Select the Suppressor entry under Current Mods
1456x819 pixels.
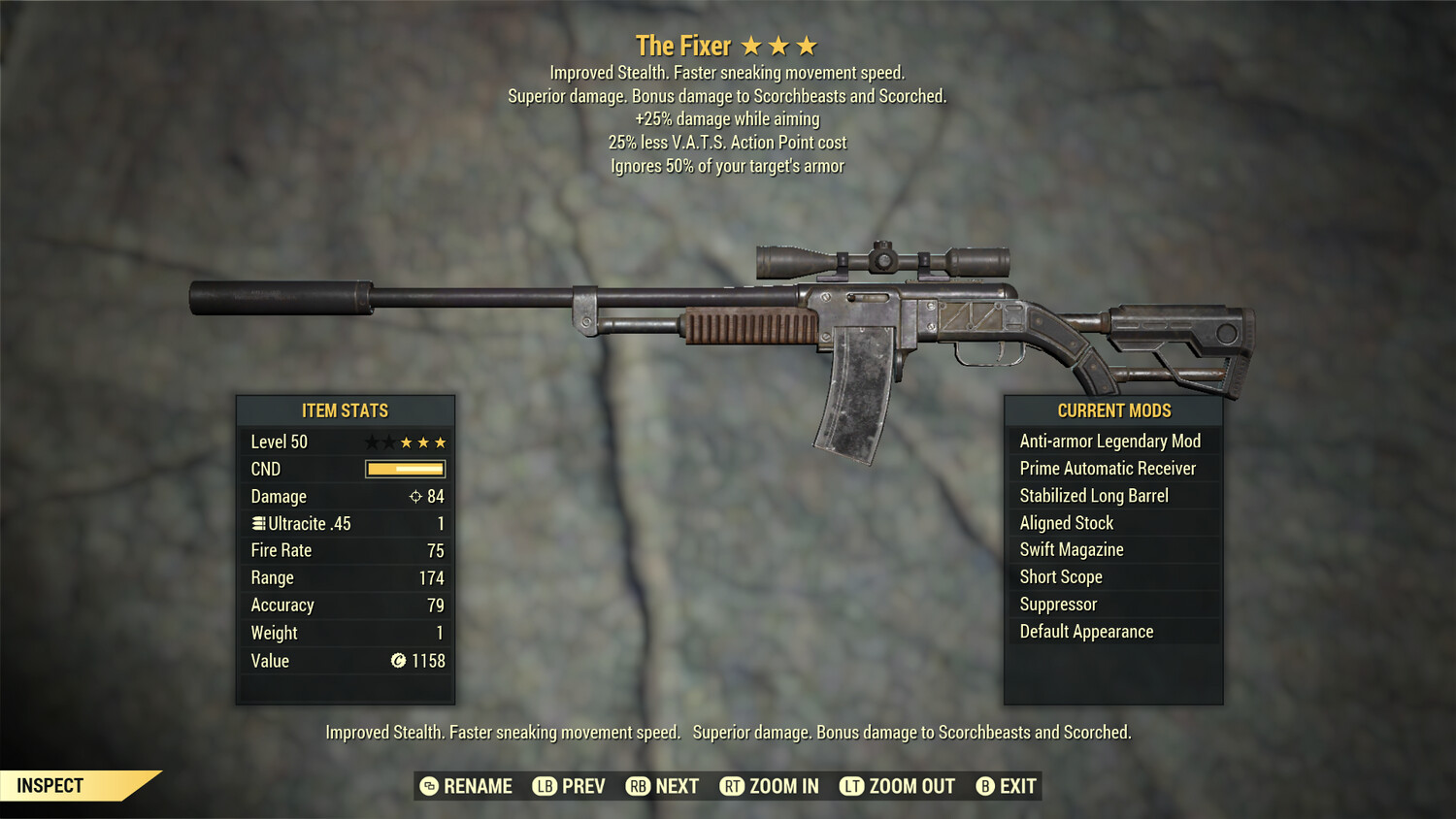click(1057, 604)
